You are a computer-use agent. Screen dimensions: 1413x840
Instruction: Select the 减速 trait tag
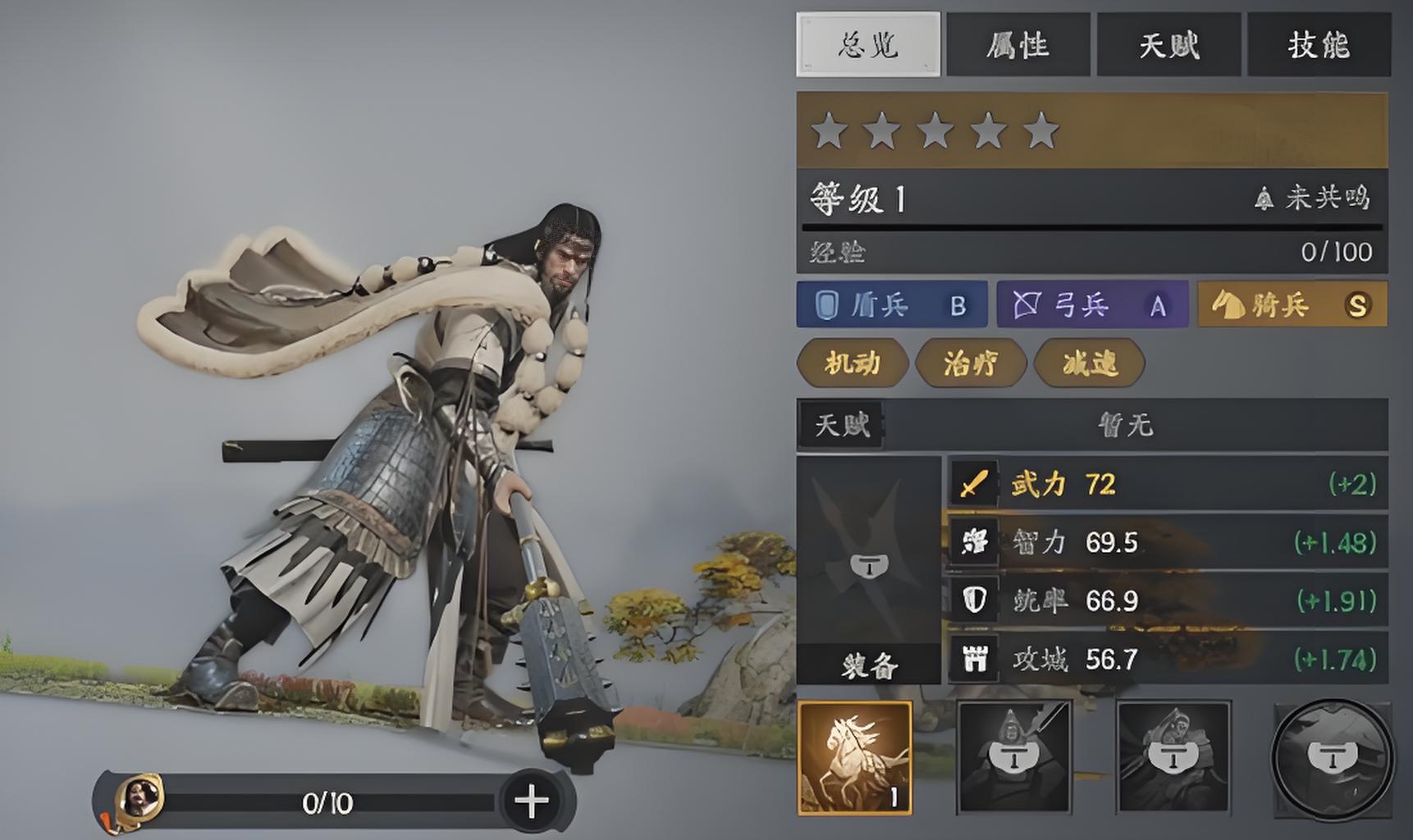[x=1090, y=363]
